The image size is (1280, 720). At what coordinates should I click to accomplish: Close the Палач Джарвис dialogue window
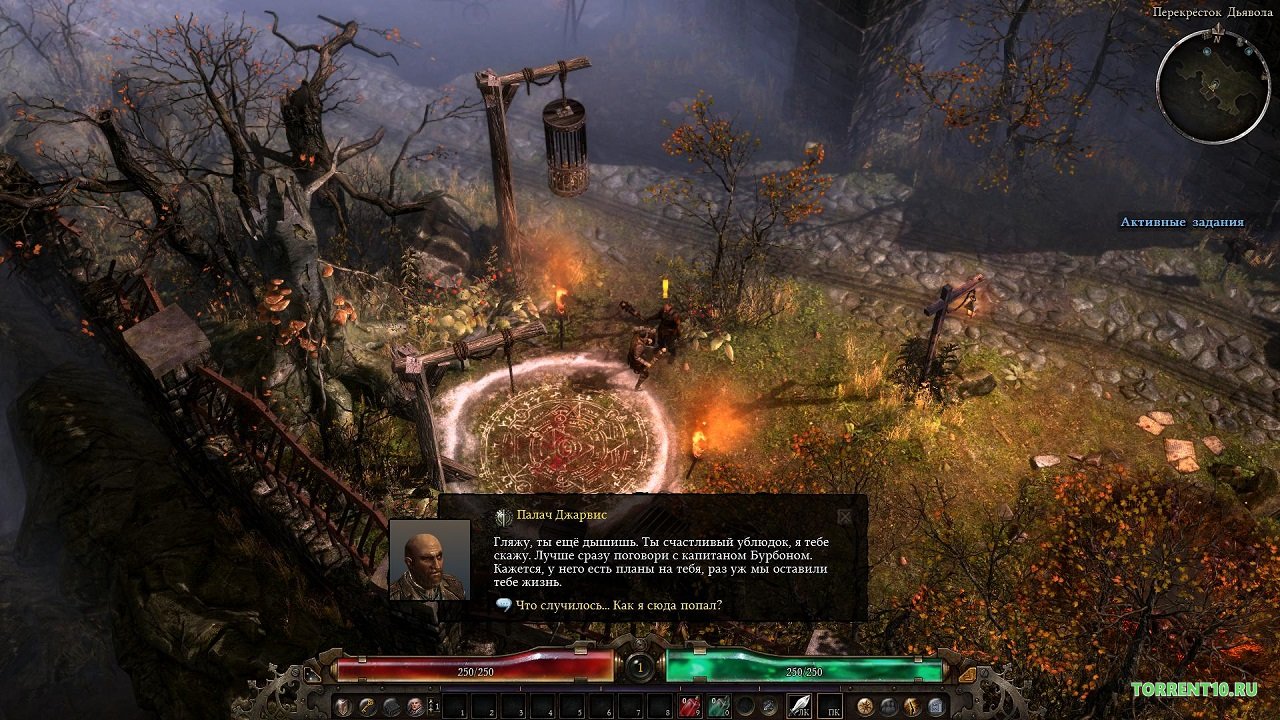tap(845, 517)
